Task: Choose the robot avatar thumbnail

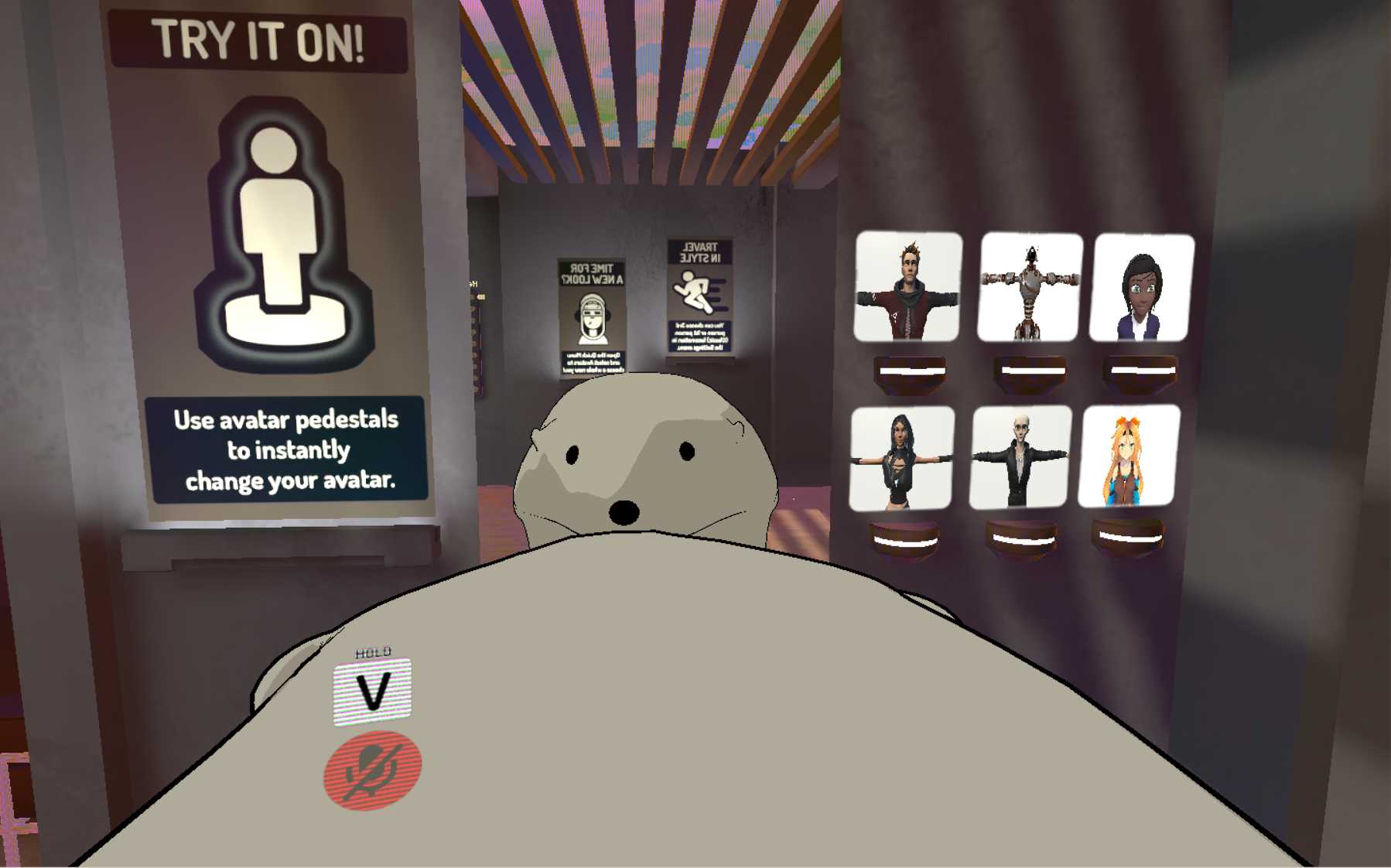Action: point(1030,286)
